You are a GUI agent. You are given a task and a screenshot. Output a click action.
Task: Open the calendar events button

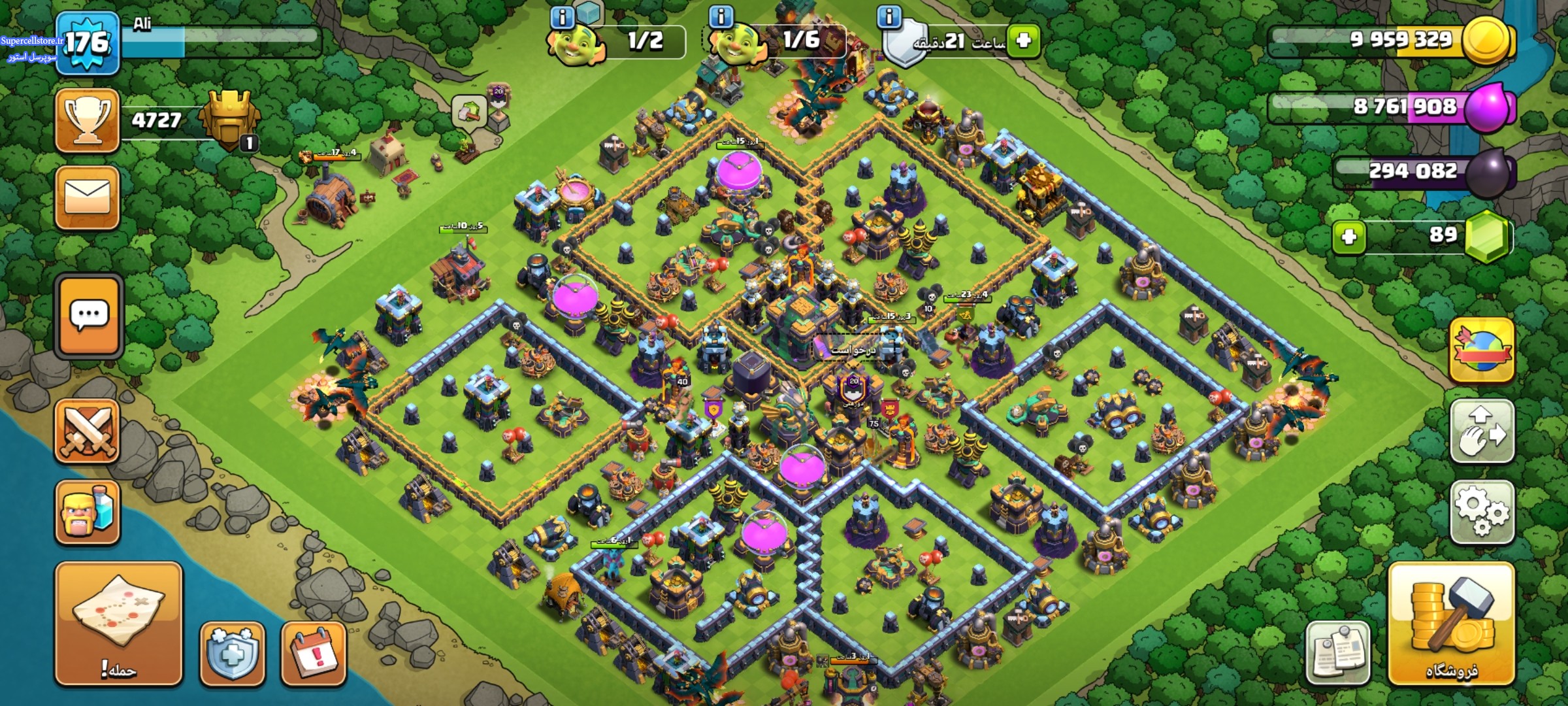coord(314,652)
